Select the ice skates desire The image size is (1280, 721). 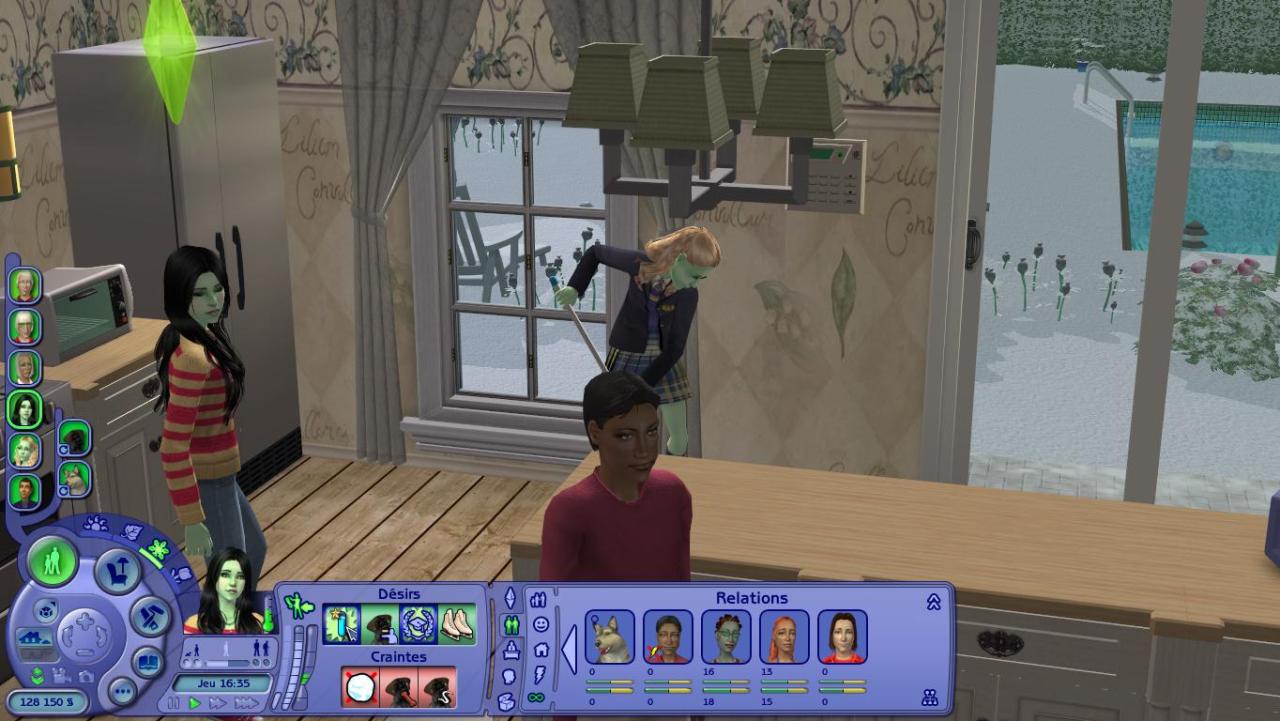[x=457, y=625]
